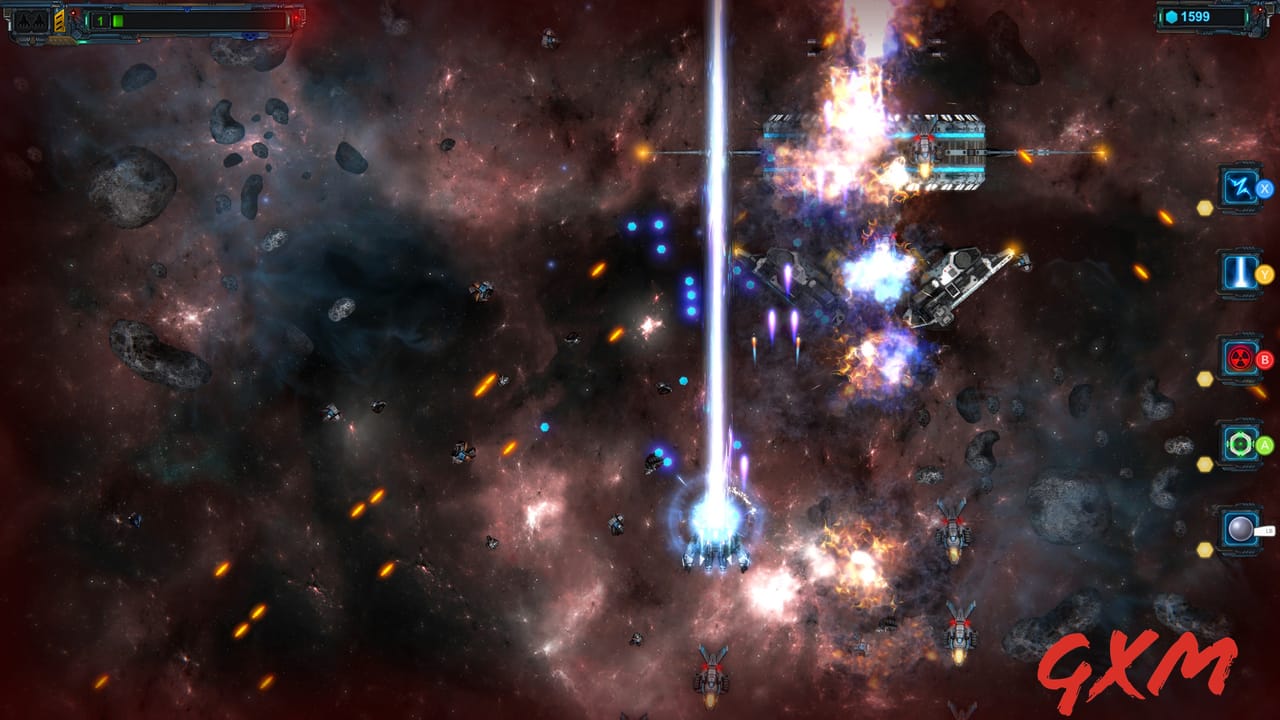Select the level 1 indicator
1280x720 pixels.
(x=100, y=21)
